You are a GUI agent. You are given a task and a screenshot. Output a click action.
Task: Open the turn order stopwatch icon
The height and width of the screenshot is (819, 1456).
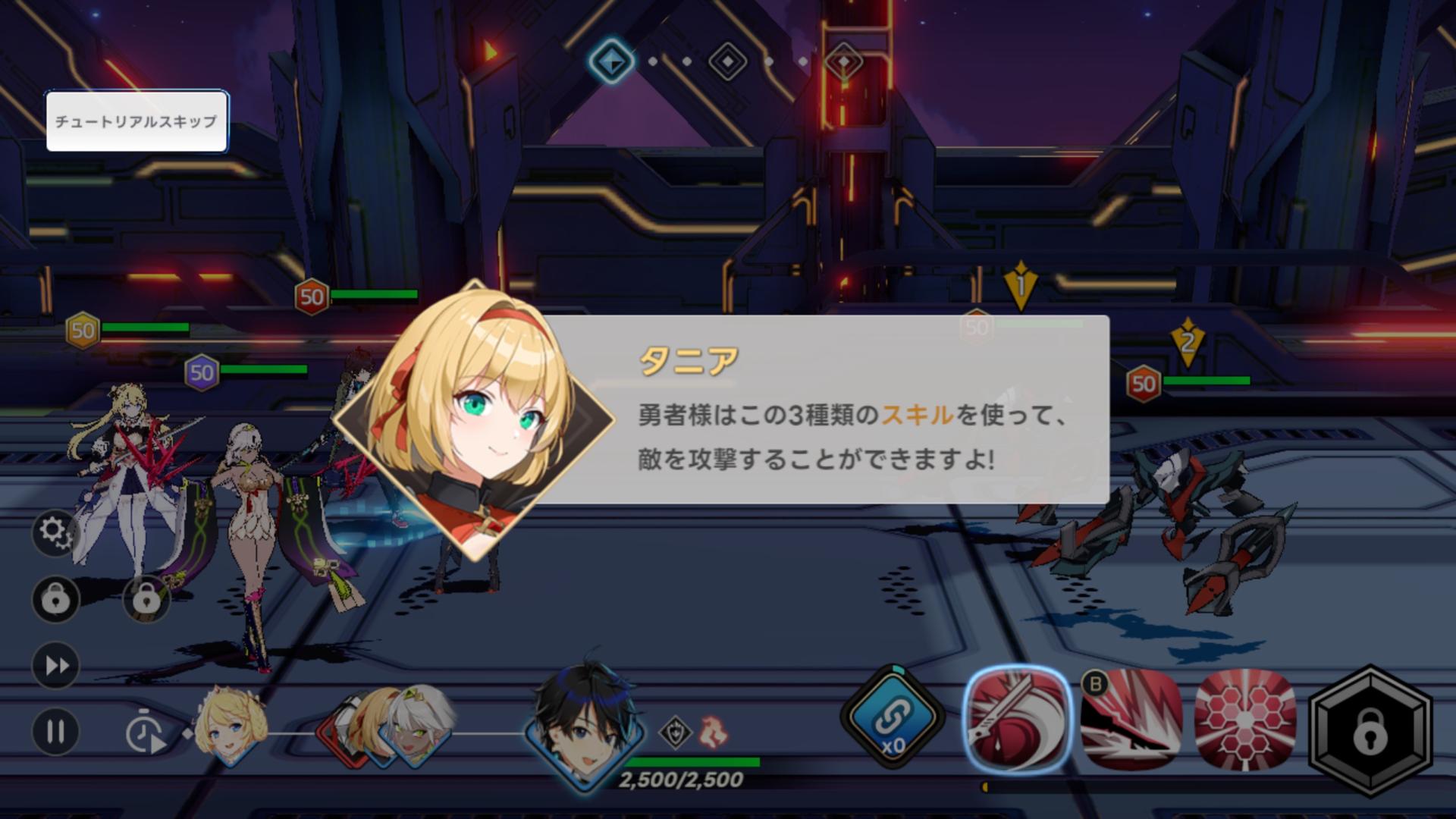pos(144,732)
